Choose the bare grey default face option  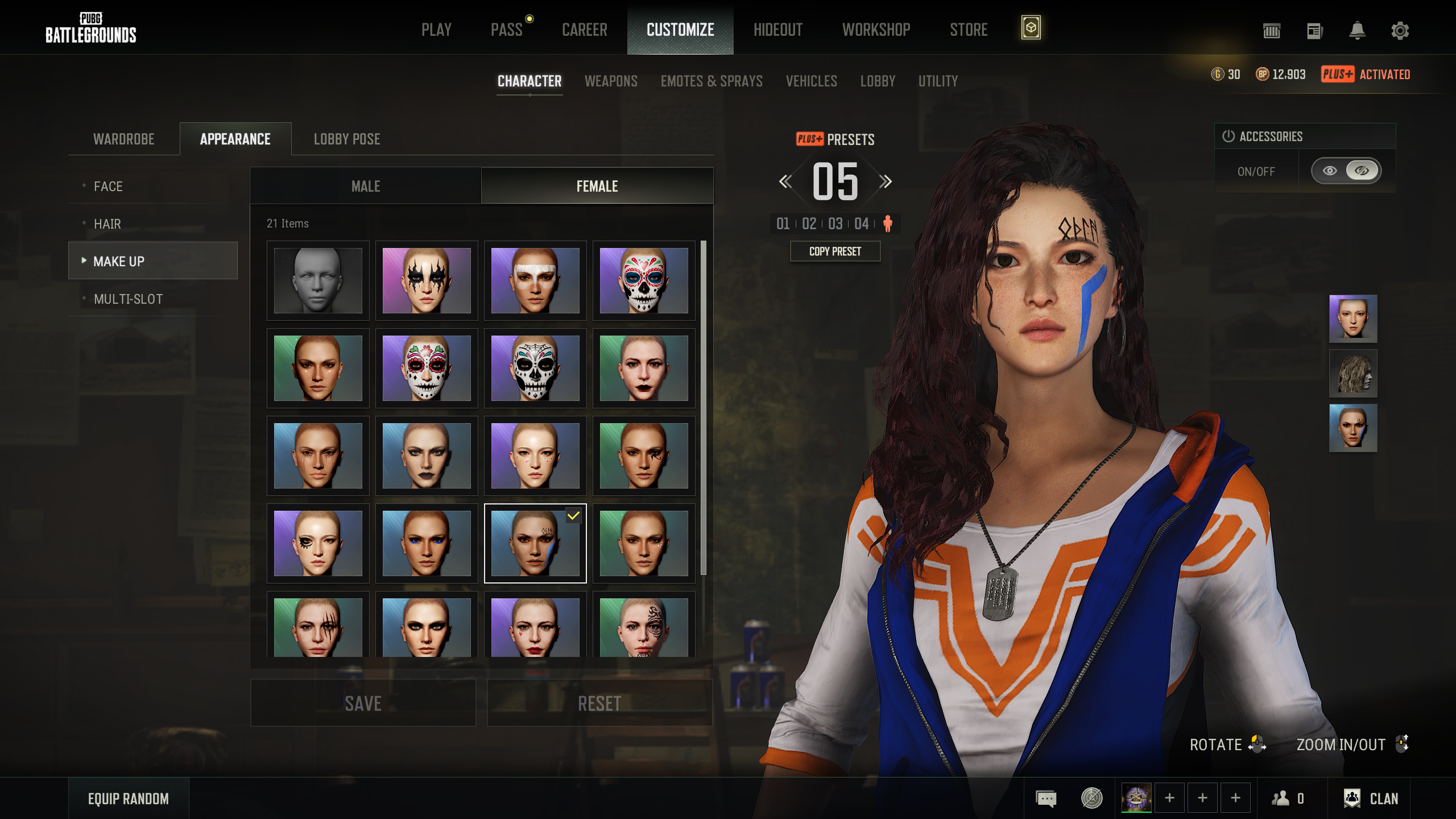click(x=318, y=280)
